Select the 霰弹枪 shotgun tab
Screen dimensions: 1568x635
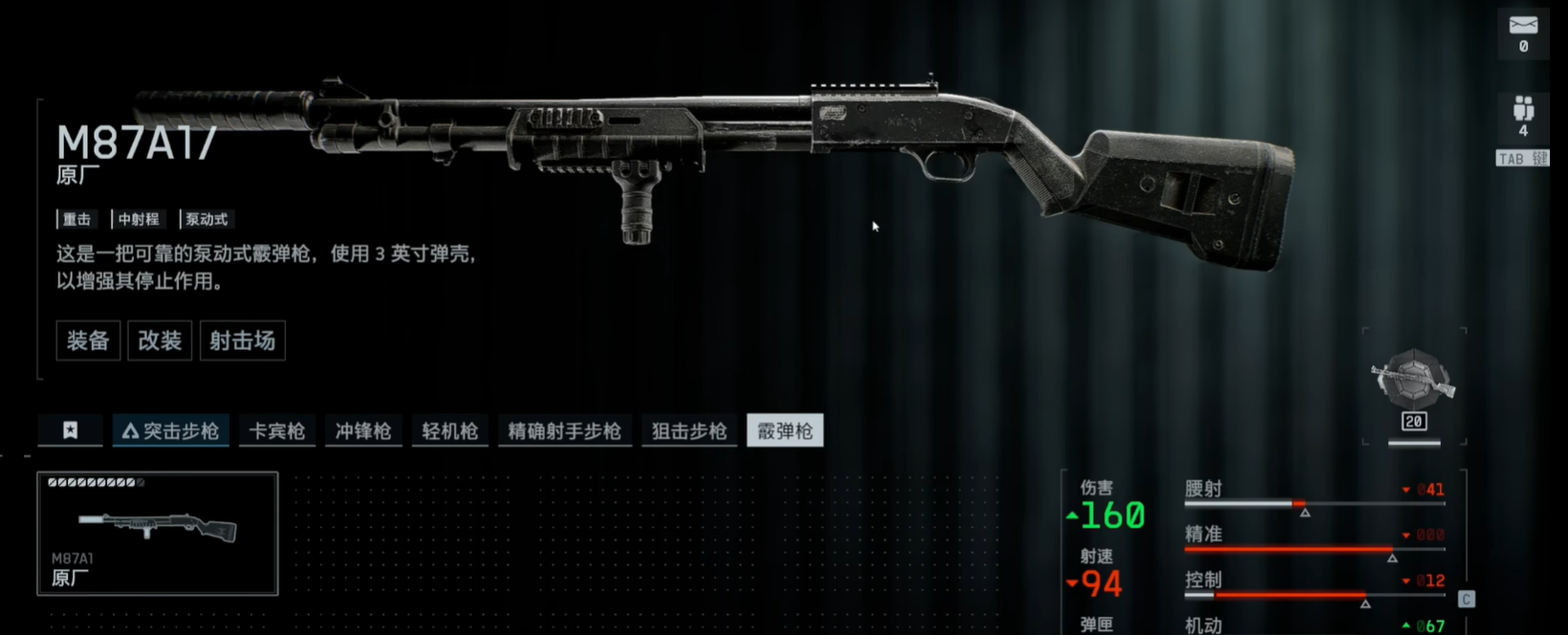pos(785,431)
